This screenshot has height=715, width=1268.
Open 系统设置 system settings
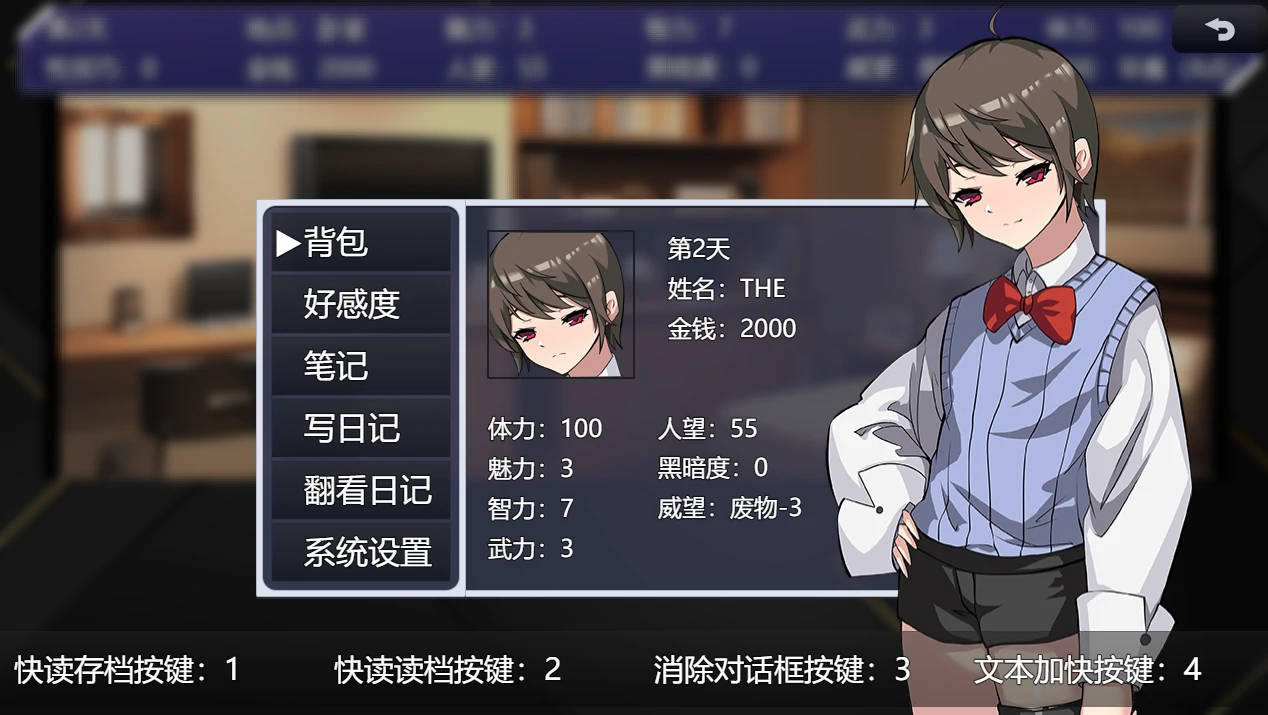[x=361, y=552]
